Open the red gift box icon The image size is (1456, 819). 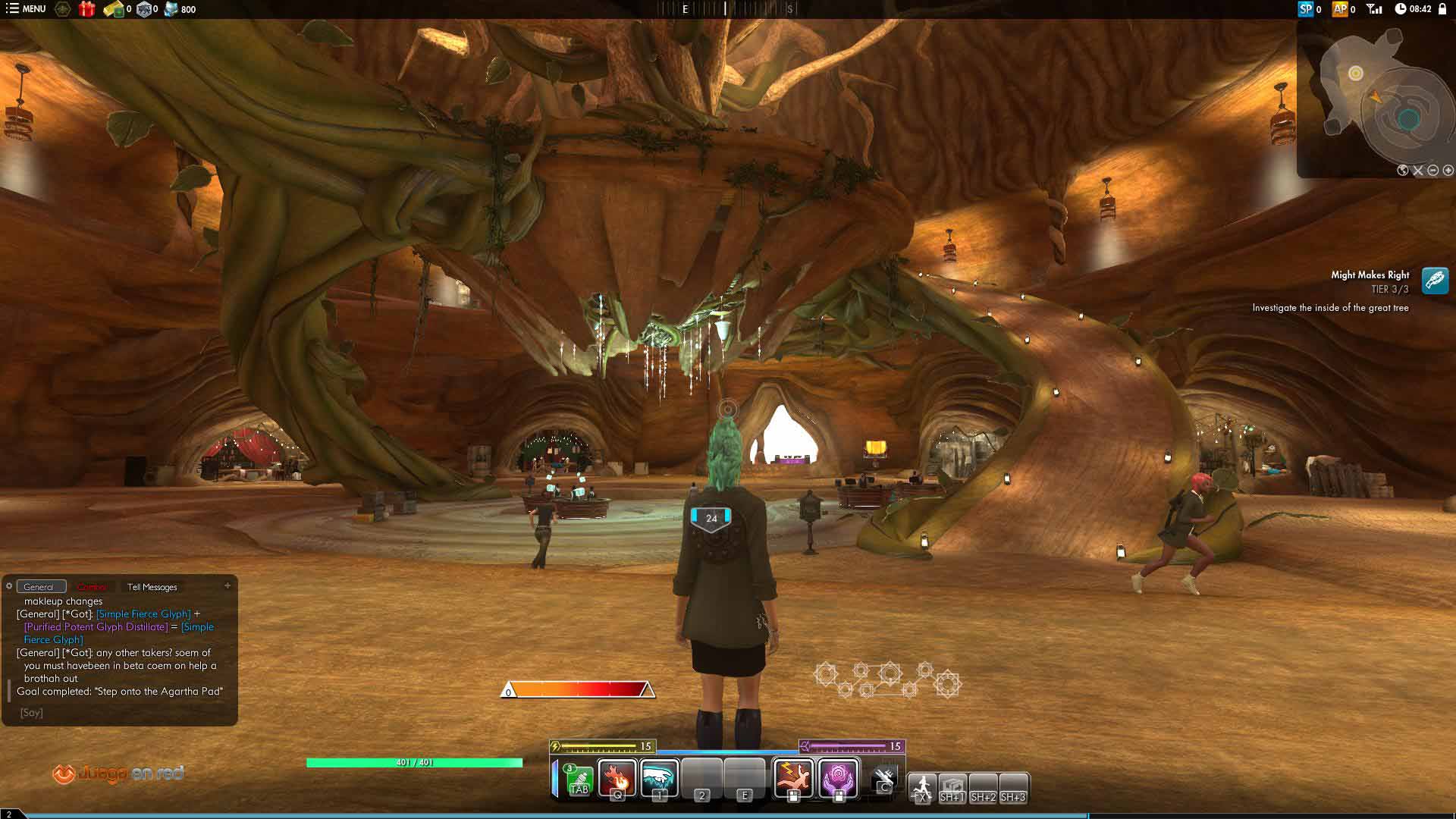87,9
